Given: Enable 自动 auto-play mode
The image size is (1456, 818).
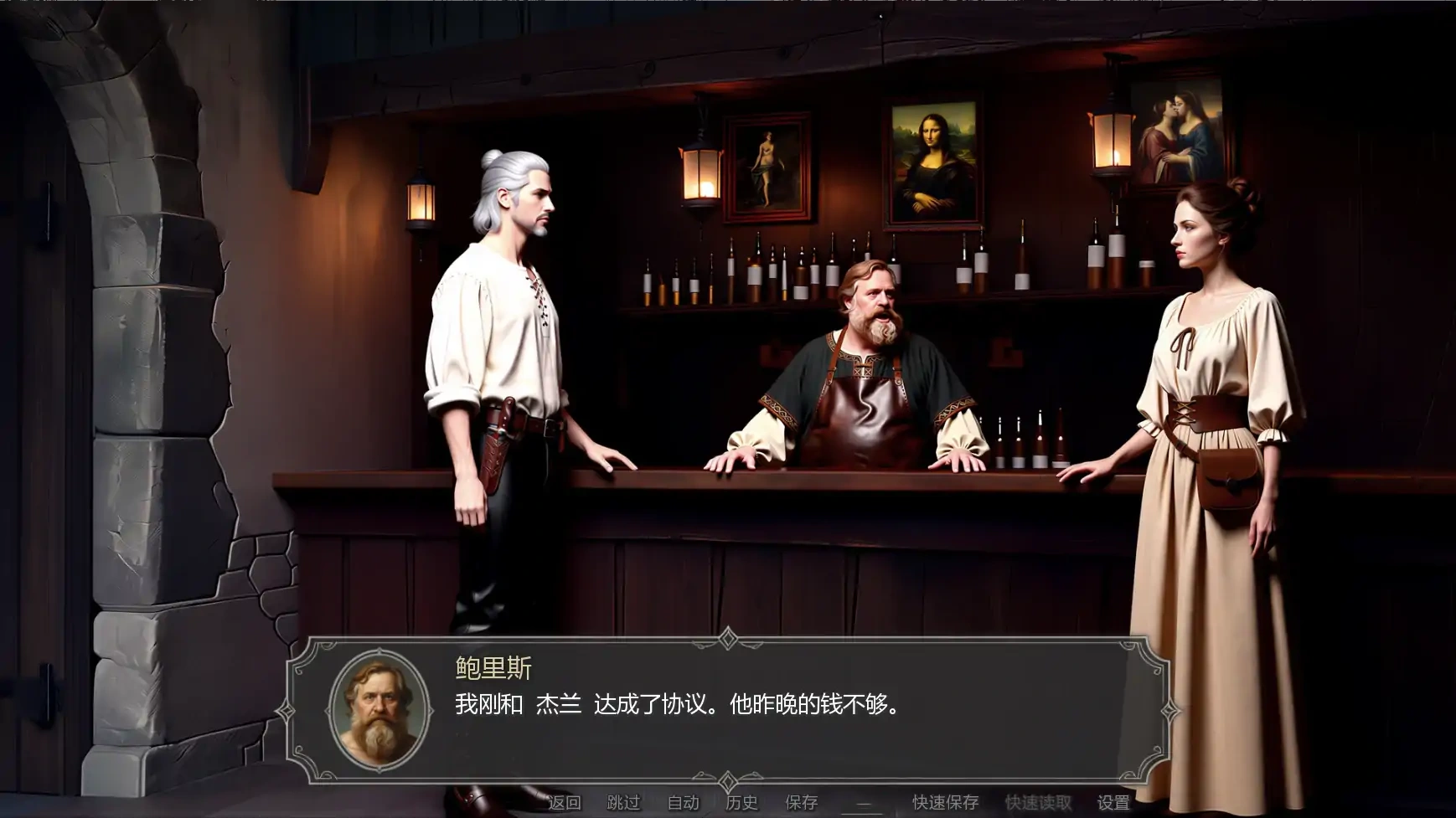Looking at the screenshot, I should [683, 801].
